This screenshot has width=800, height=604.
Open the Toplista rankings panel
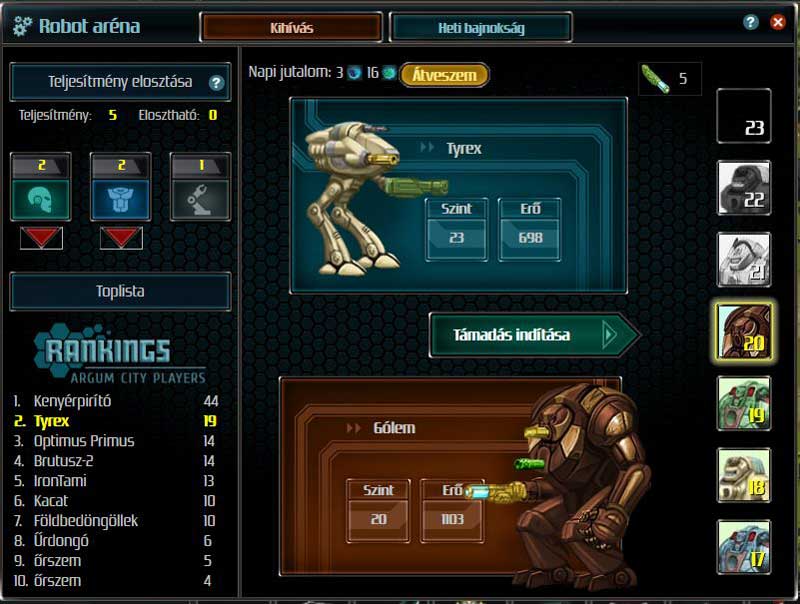coord(120,292)
